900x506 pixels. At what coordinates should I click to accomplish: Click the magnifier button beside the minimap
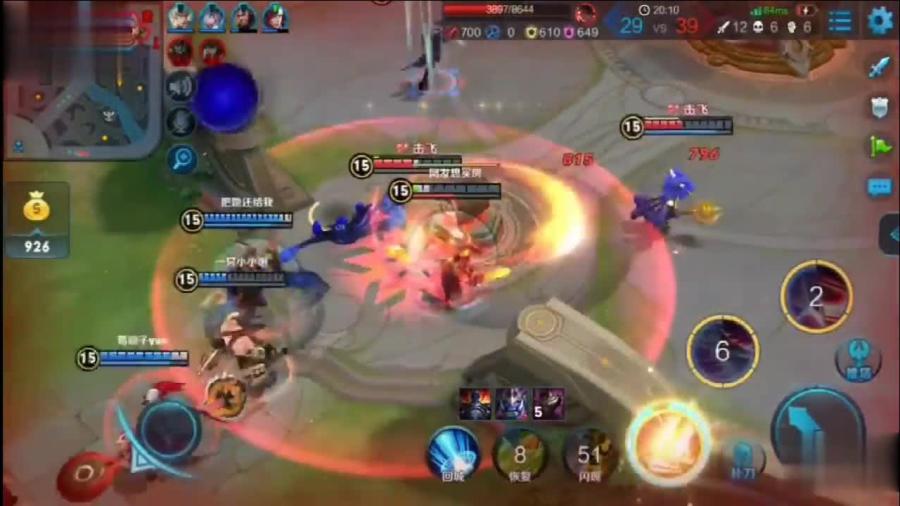181,158
